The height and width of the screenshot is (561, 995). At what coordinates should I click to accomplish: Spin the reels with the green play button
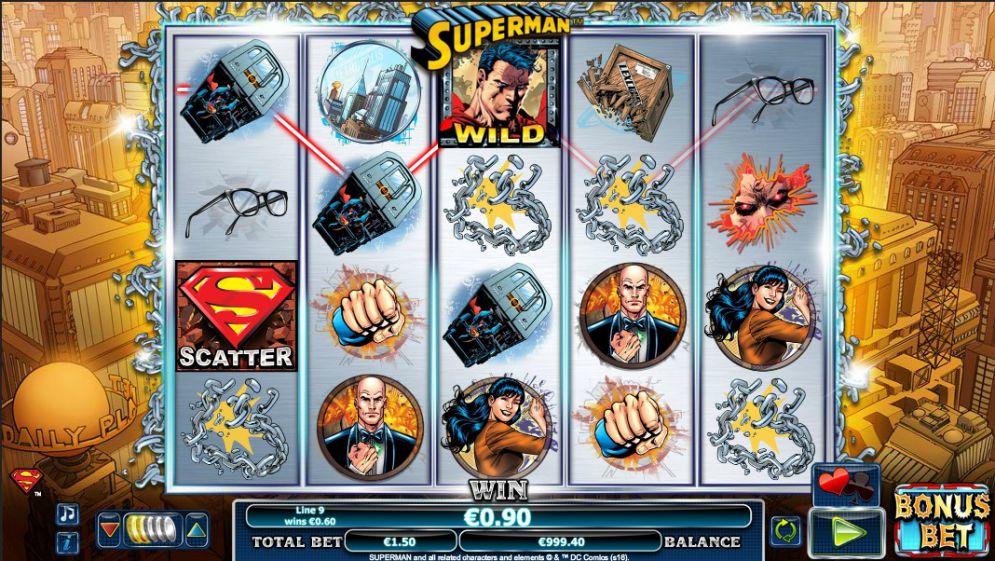pyautogui.click(x=845, y=531)
